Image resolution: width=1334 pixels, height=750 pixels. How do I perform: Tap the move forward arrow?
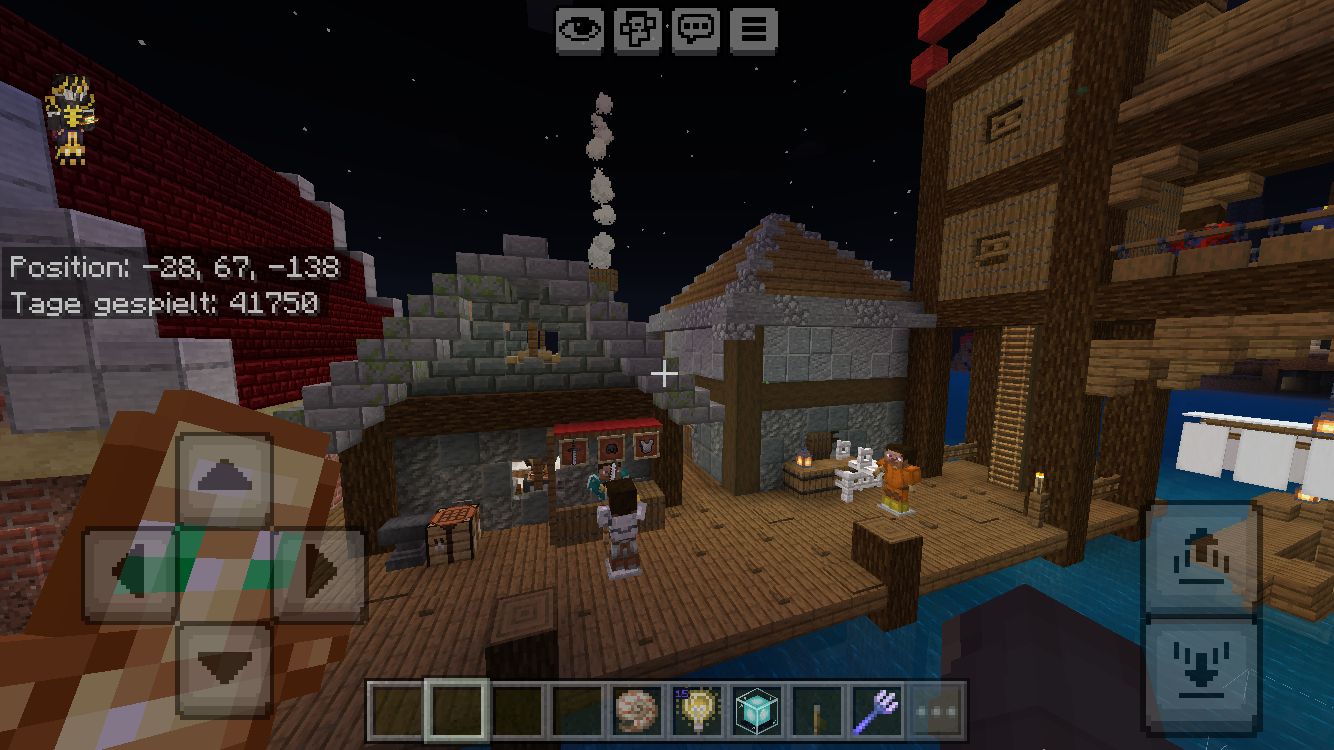[x=225, y=480]
